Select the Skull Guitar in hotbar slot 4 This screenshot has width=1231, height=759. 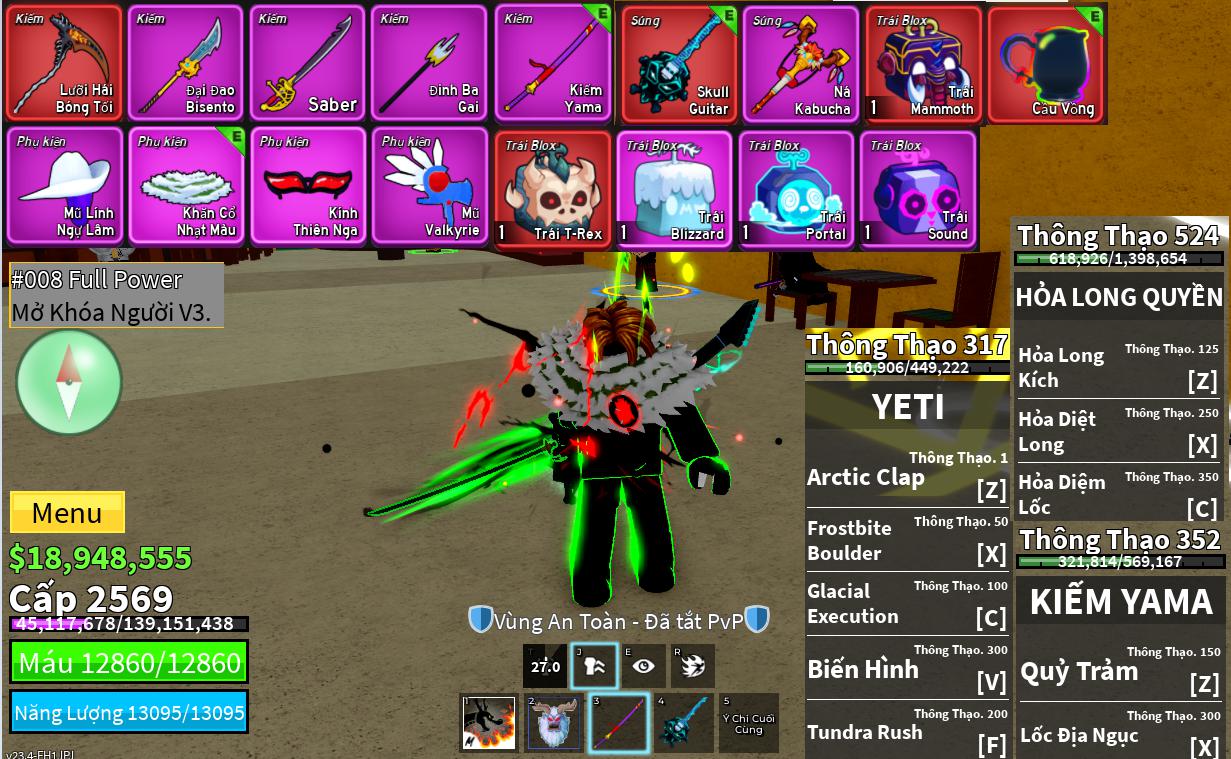(x=684, y=723)
